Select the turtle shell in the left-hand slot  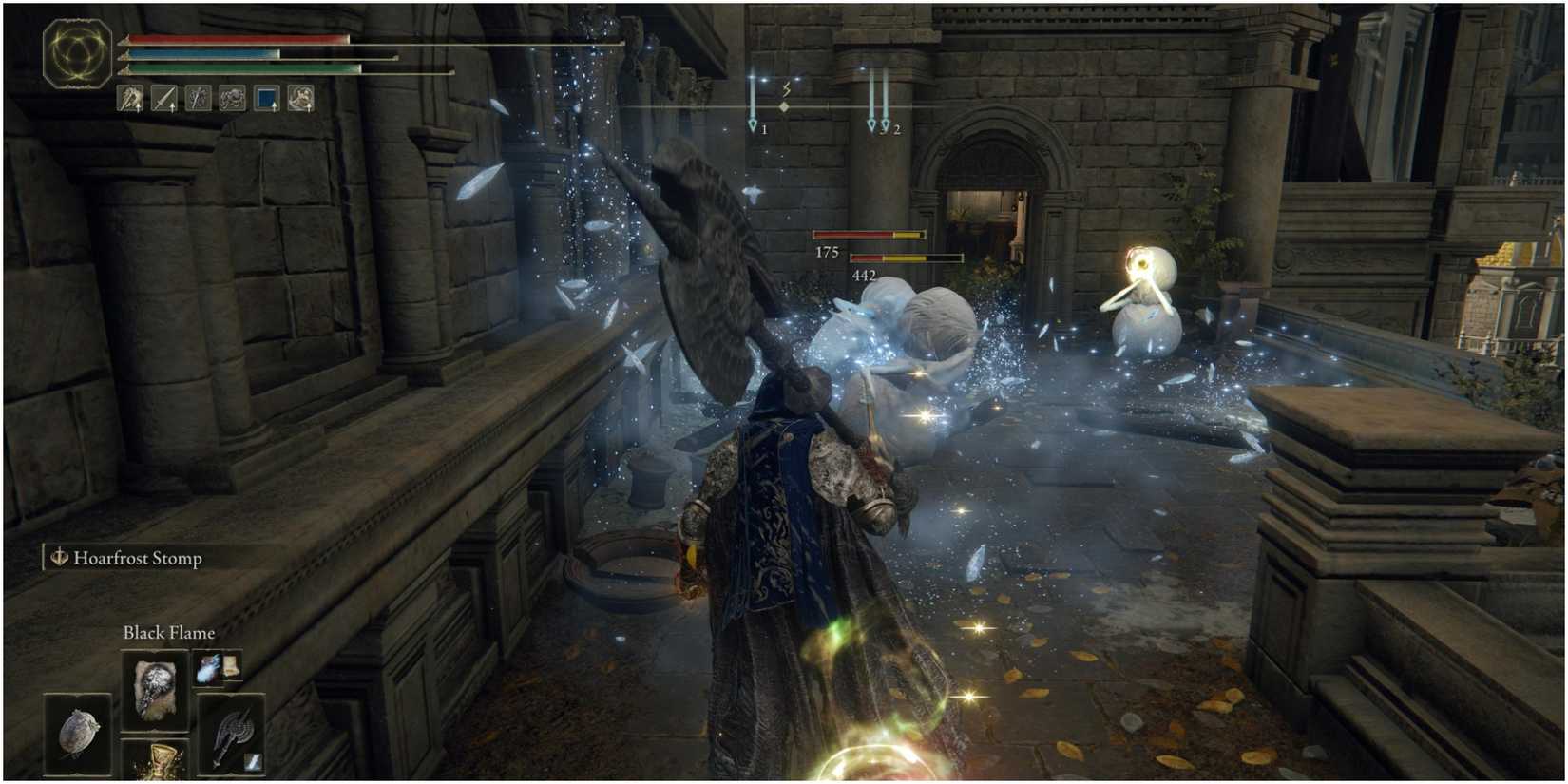click(78, 734)
